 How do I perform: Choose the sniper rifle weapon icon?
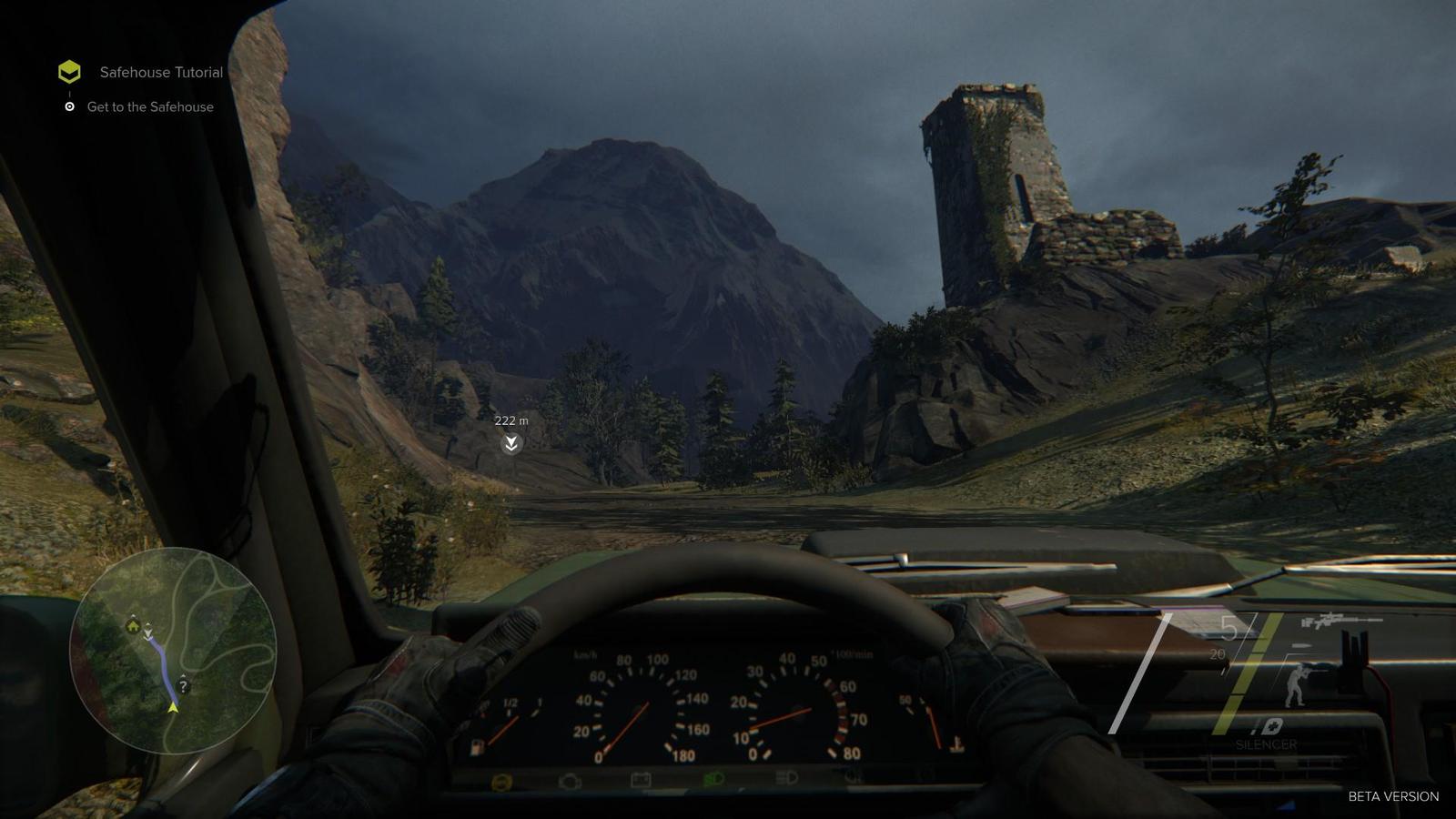click(1340, 622)
